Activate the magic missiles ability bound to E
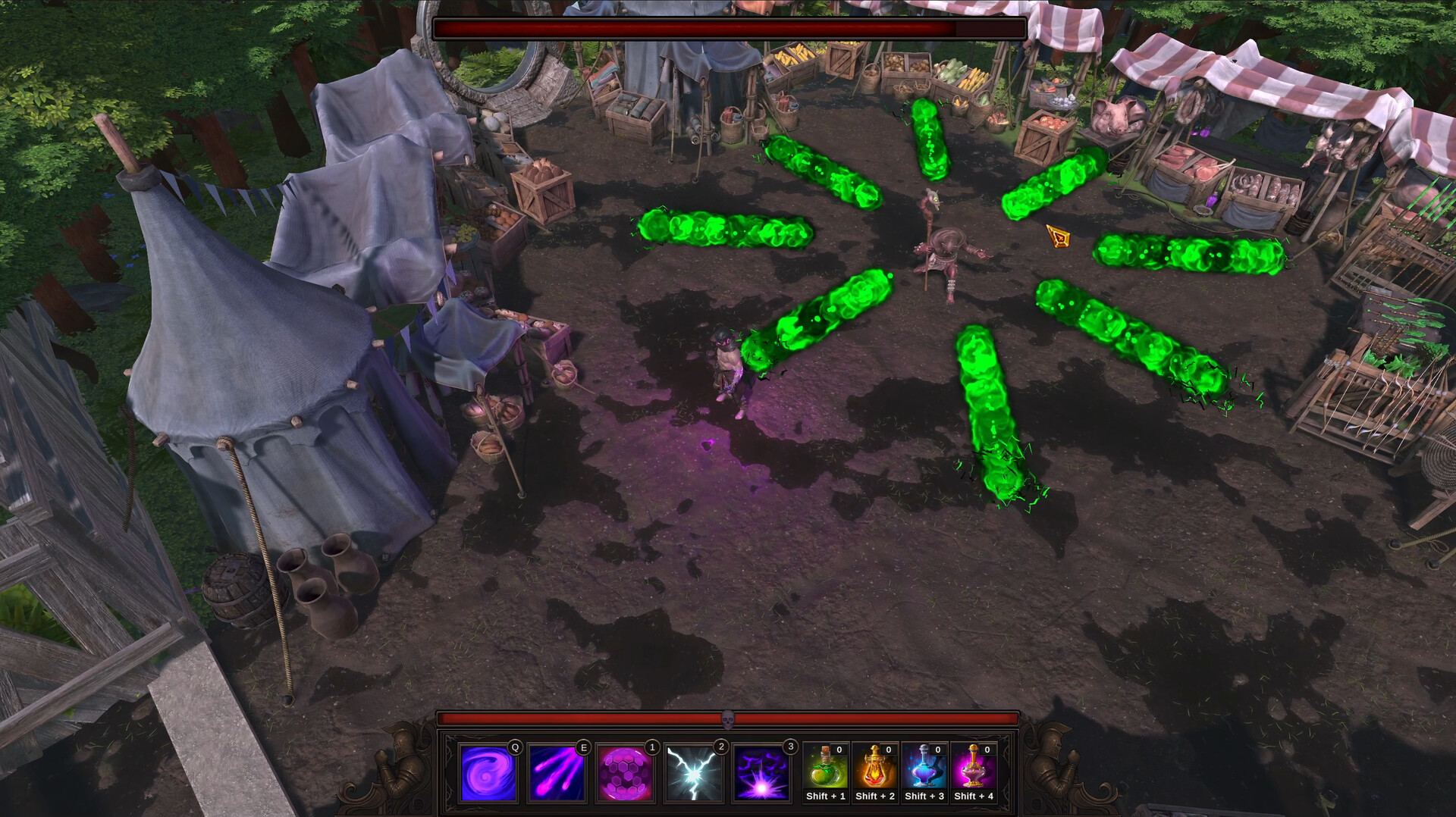Screen dimensions: 1456x817 coord(556,774)
